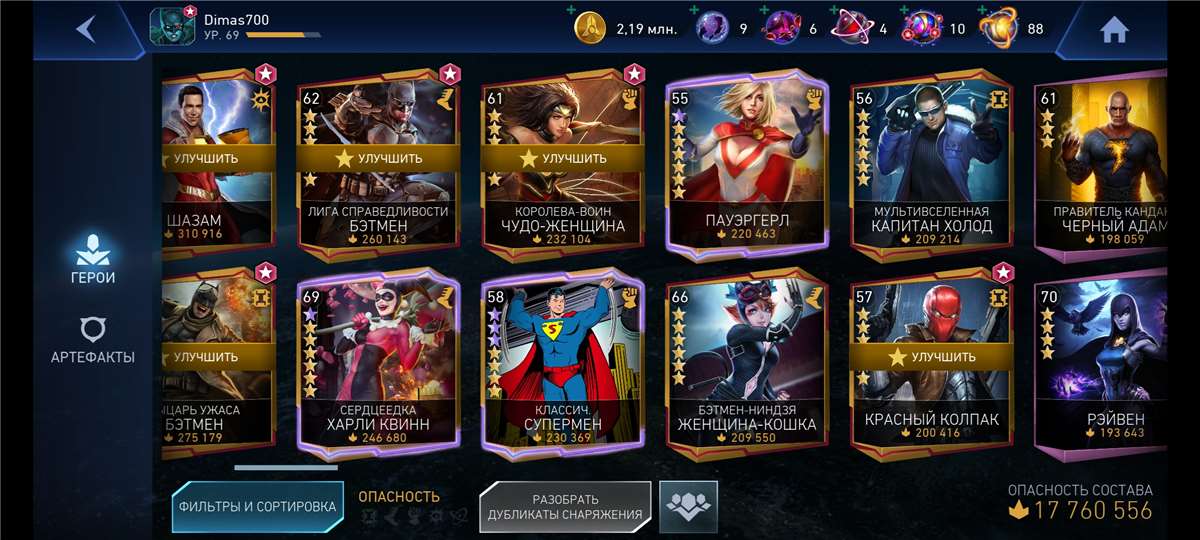Select the Харли Квинн hero card
The width and height of the screenshot is (1200, 540).
pyautogui.click(x=378, y=365)
